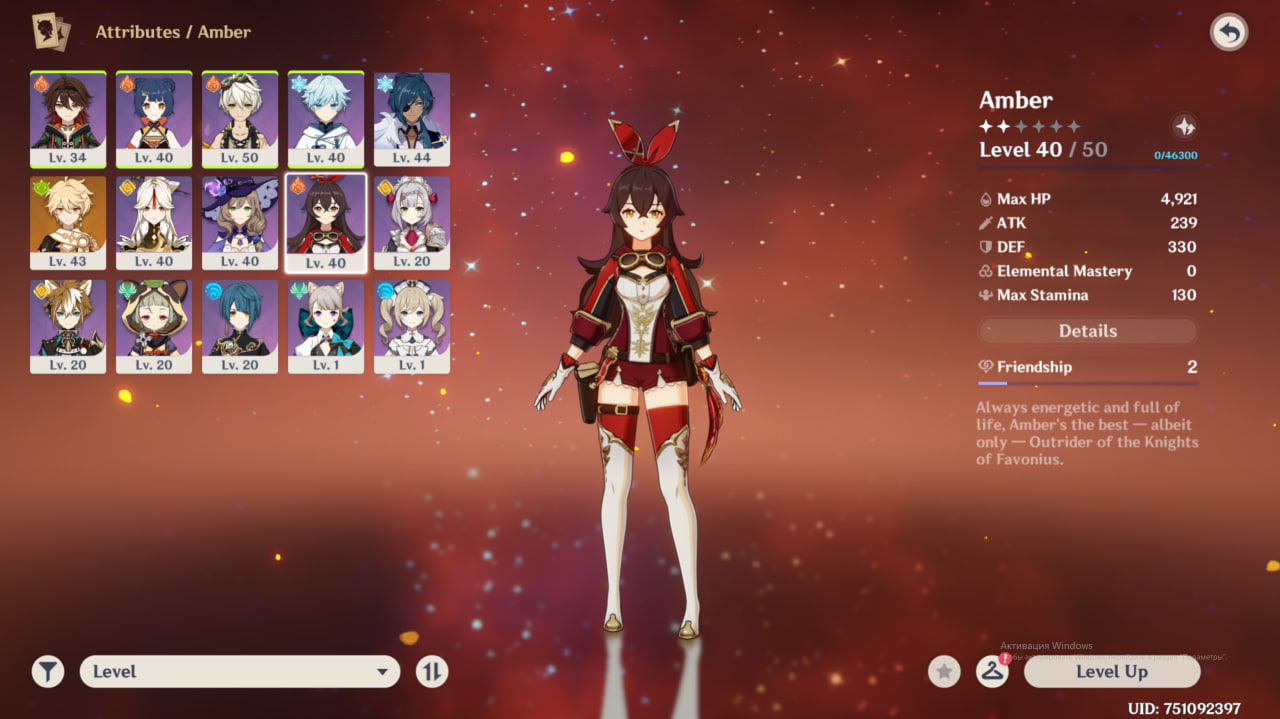This screenshot has height=719, width=1280.
Task: Choose Barbara's Lv. 1 portrait
Action: [x=412, y=326]
